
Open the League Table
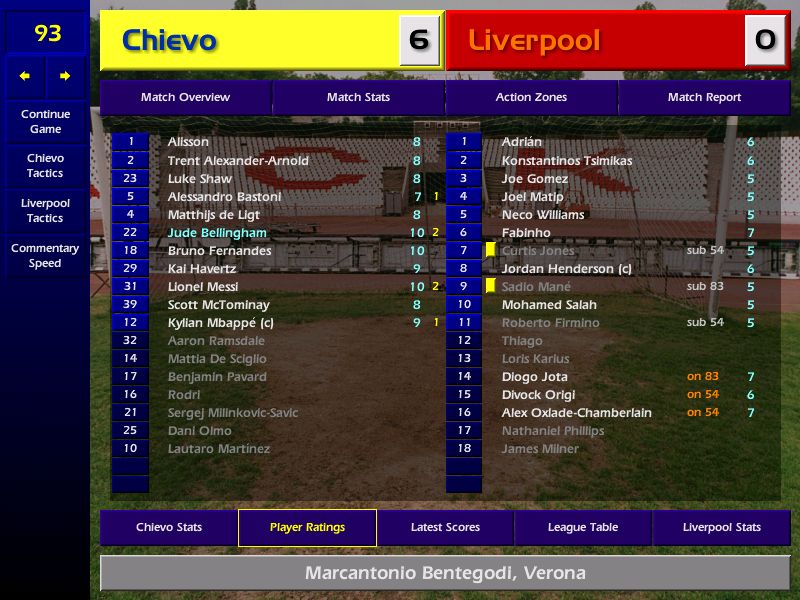[x=583, y=527]
